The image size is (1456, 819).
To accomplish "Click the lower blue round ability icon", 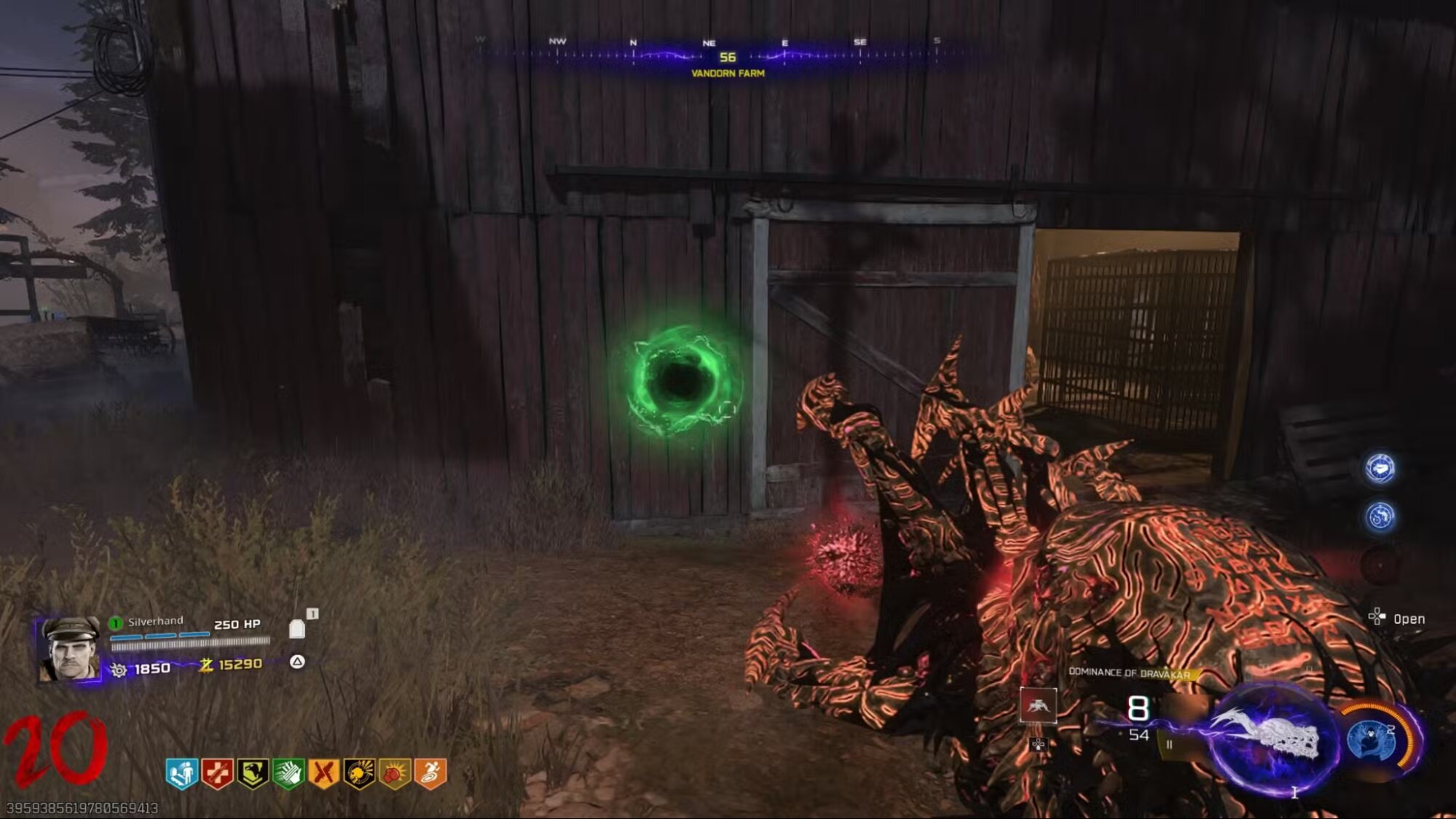I will 1380,517.
